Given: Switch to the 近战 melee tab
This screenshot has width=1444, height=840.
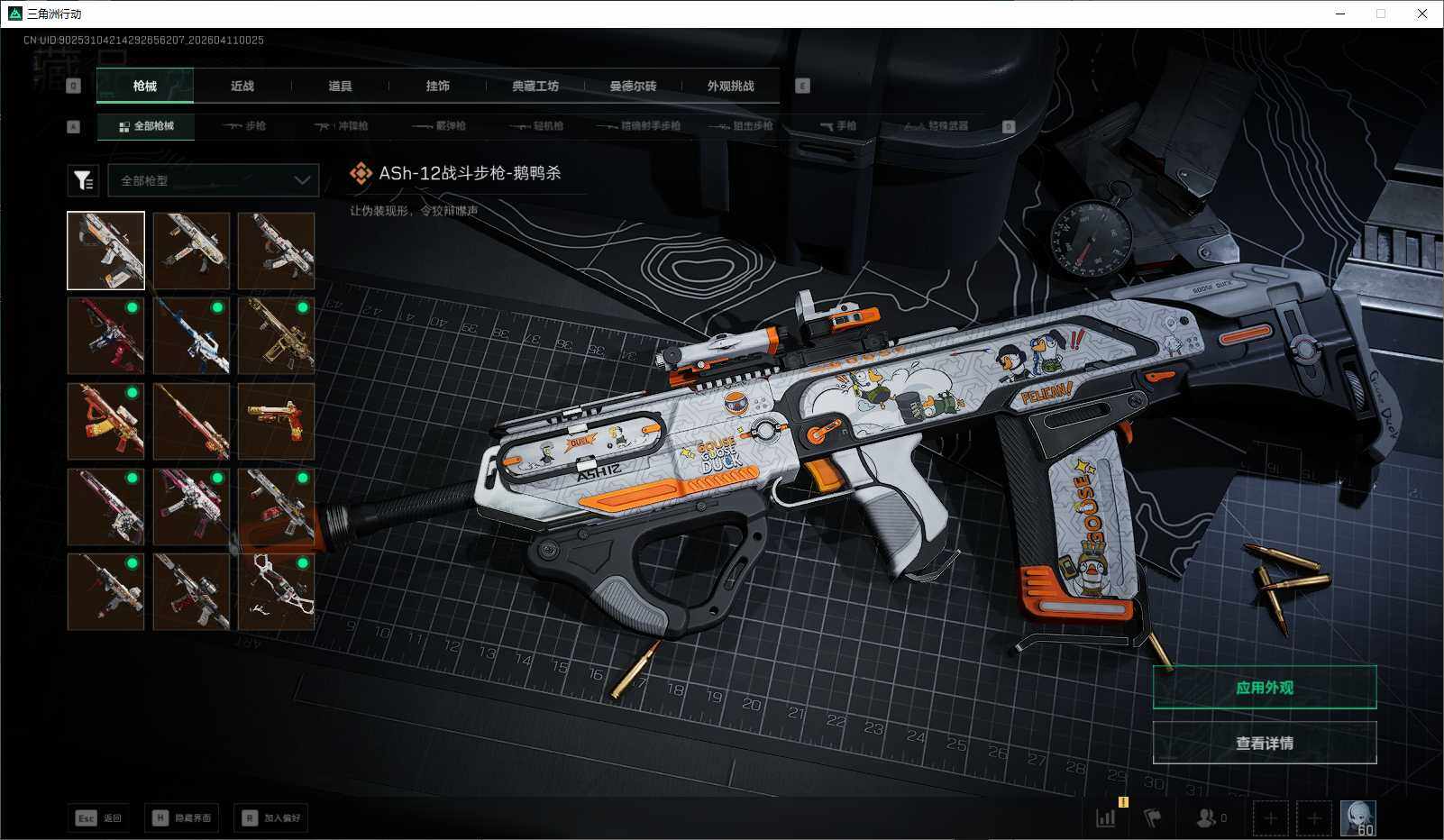Looking at the screenshot, I should (x=242, y=86).
